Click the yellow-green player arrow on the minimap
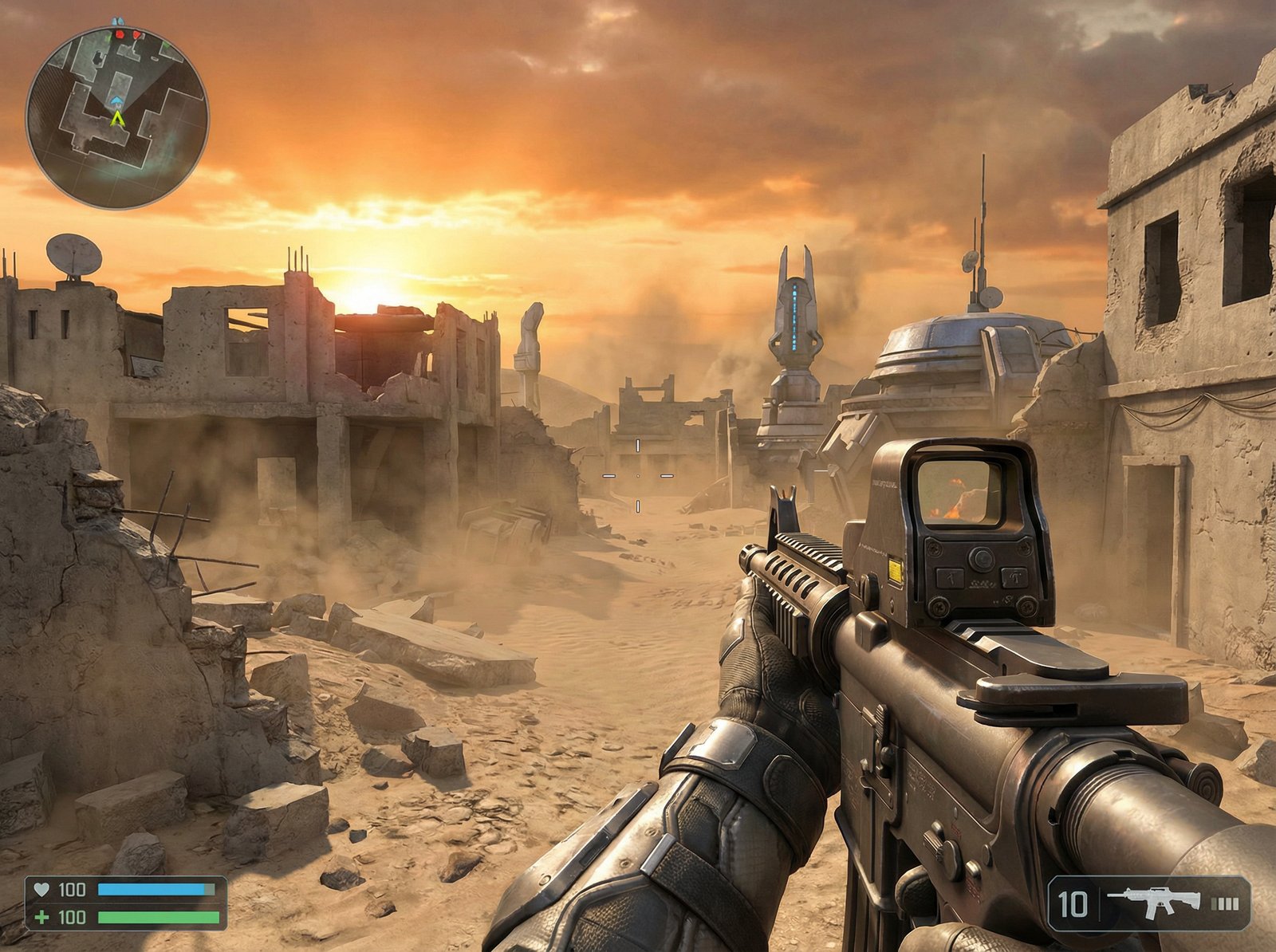This screenshot has height=952, width=1276. coord(118,120)
